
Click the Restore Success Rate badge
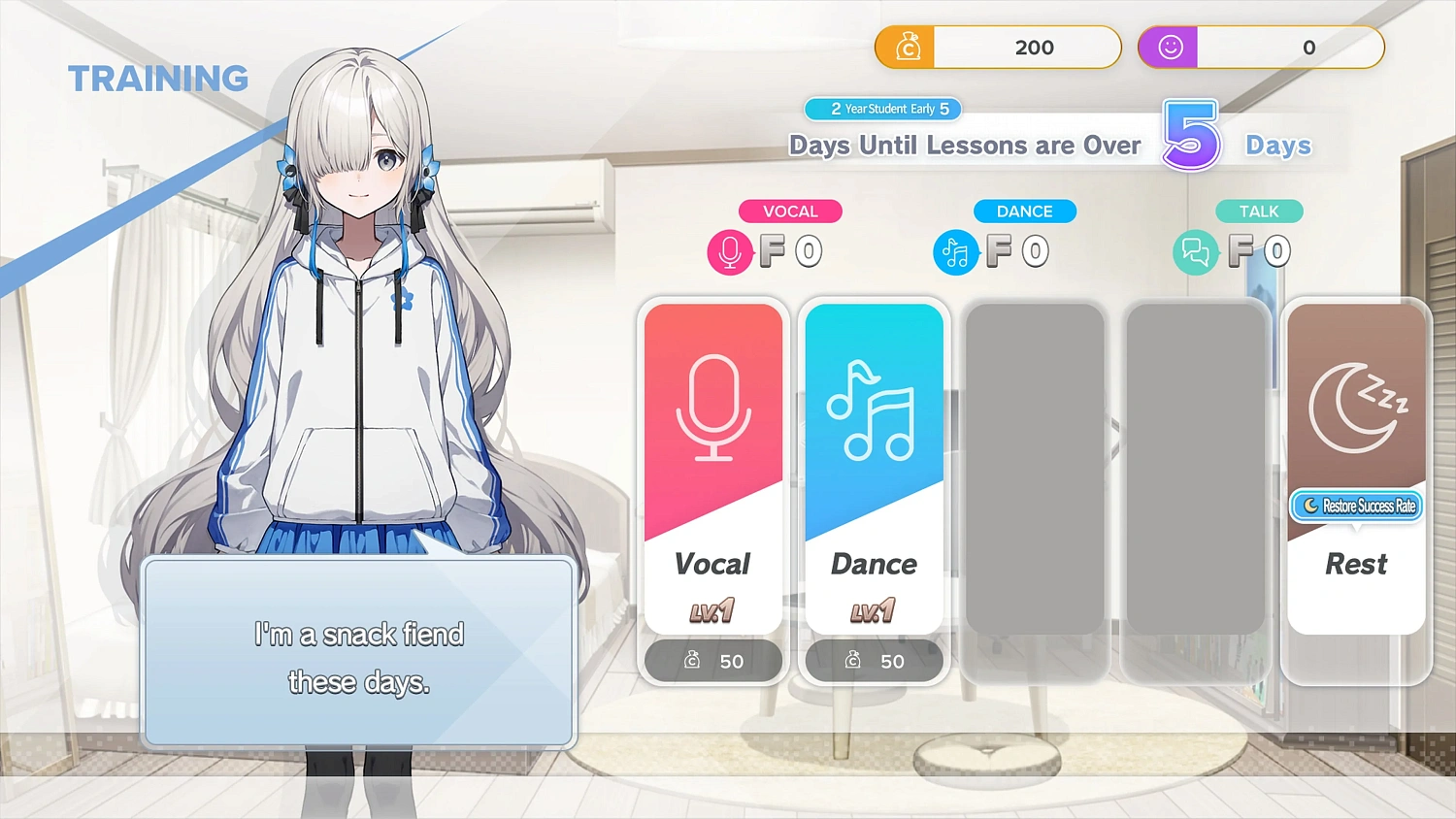click(1356, 506)
